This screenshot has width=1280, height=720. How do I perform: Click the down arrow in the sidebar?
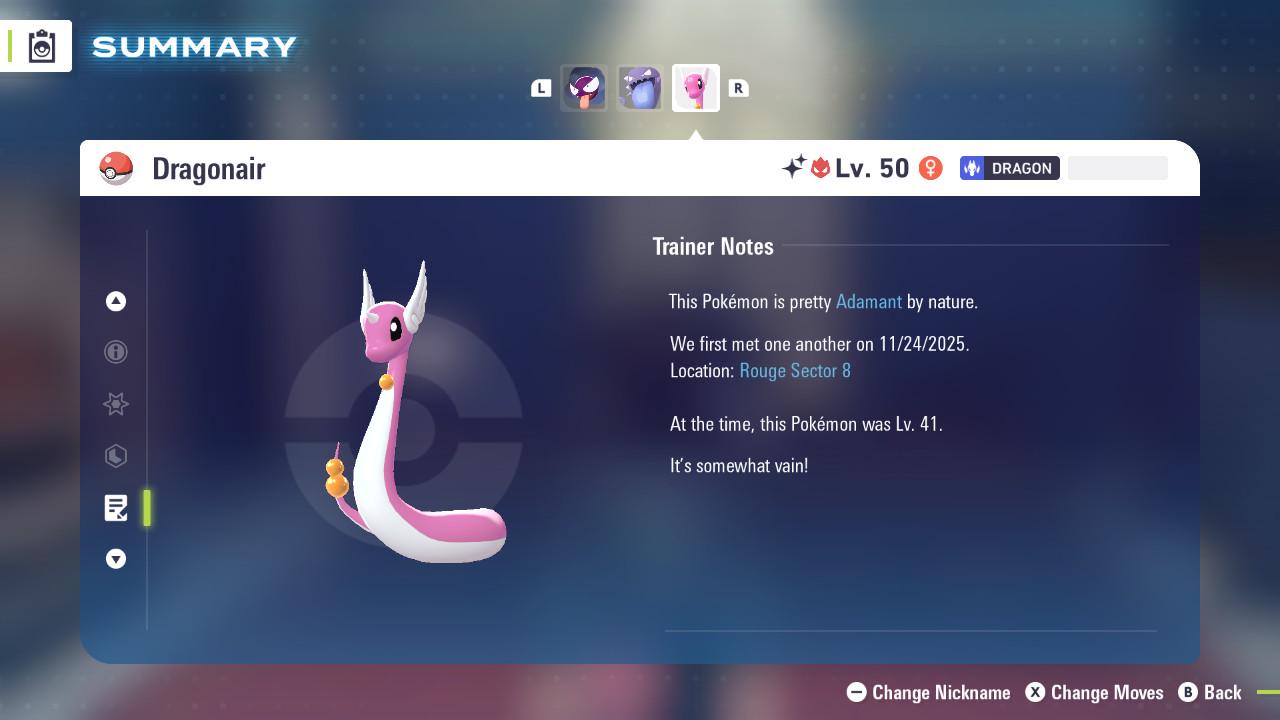[116, 559]
